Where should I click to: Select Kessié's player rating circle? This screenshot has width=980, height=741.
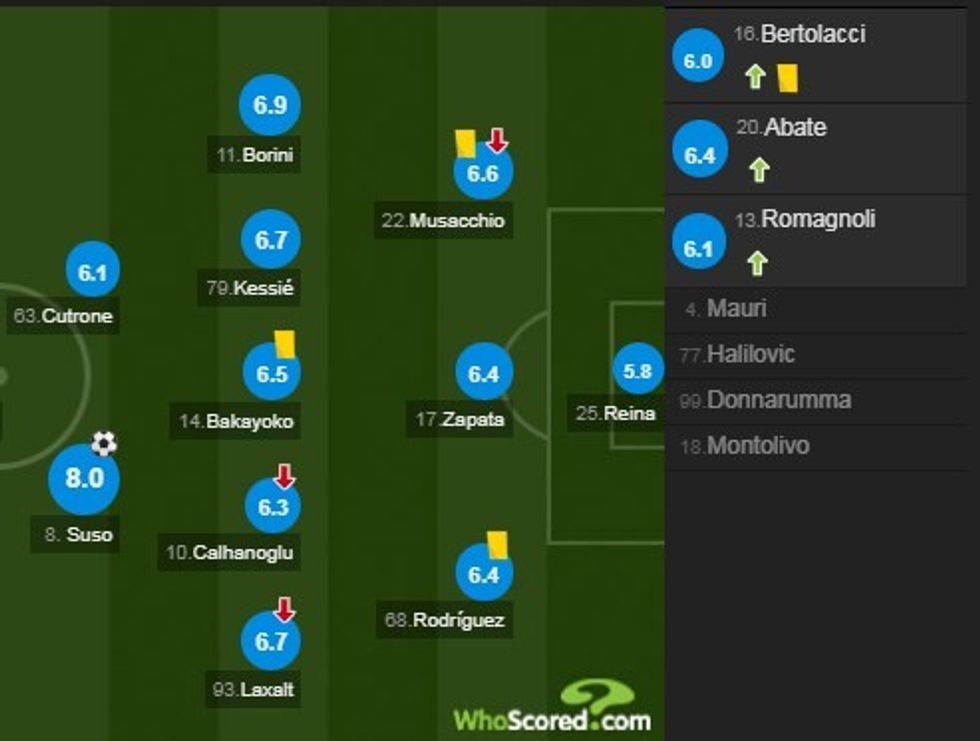pyautogui.click(x=271, y=241)
